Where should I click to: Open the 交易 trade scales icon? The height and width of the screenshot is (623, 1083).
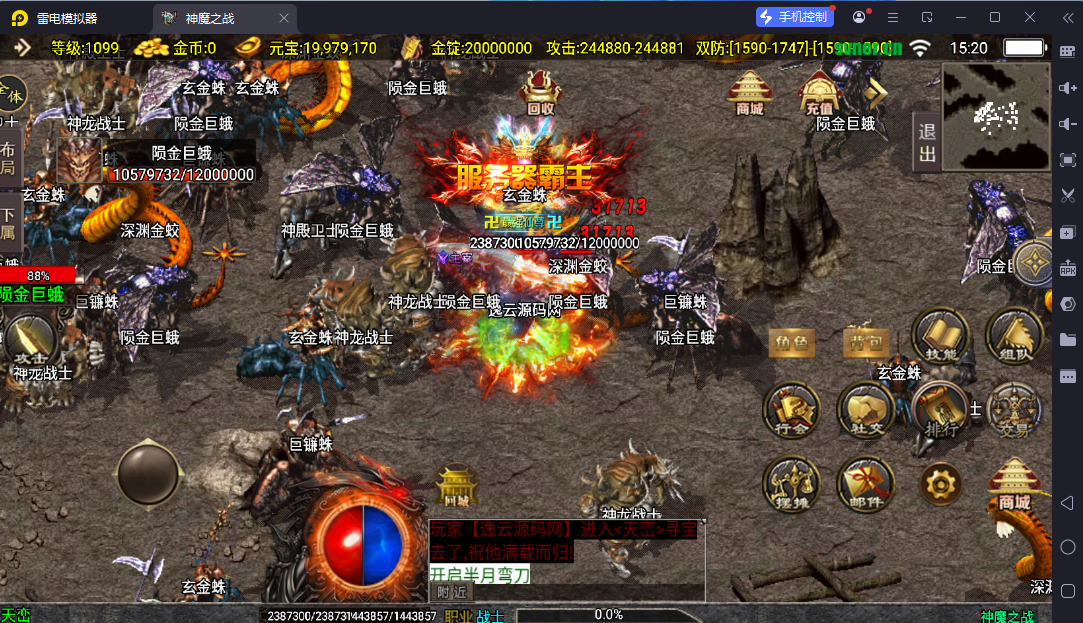pos(1014,410)
